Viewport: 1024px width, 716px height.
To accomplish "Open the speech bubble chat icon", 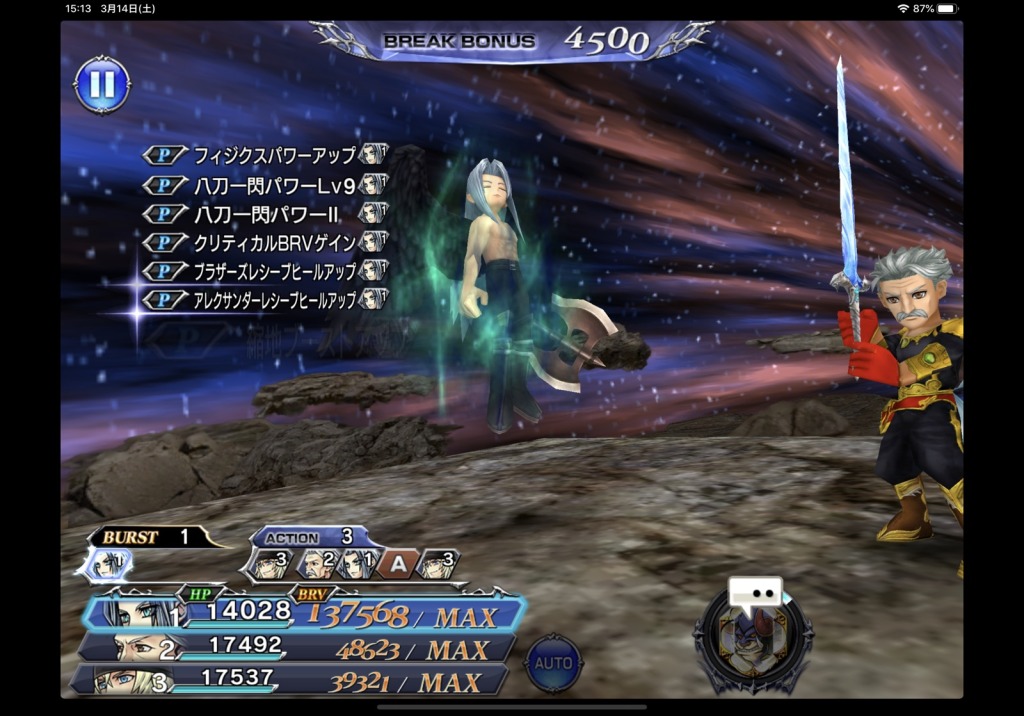I will coord(754,593).
